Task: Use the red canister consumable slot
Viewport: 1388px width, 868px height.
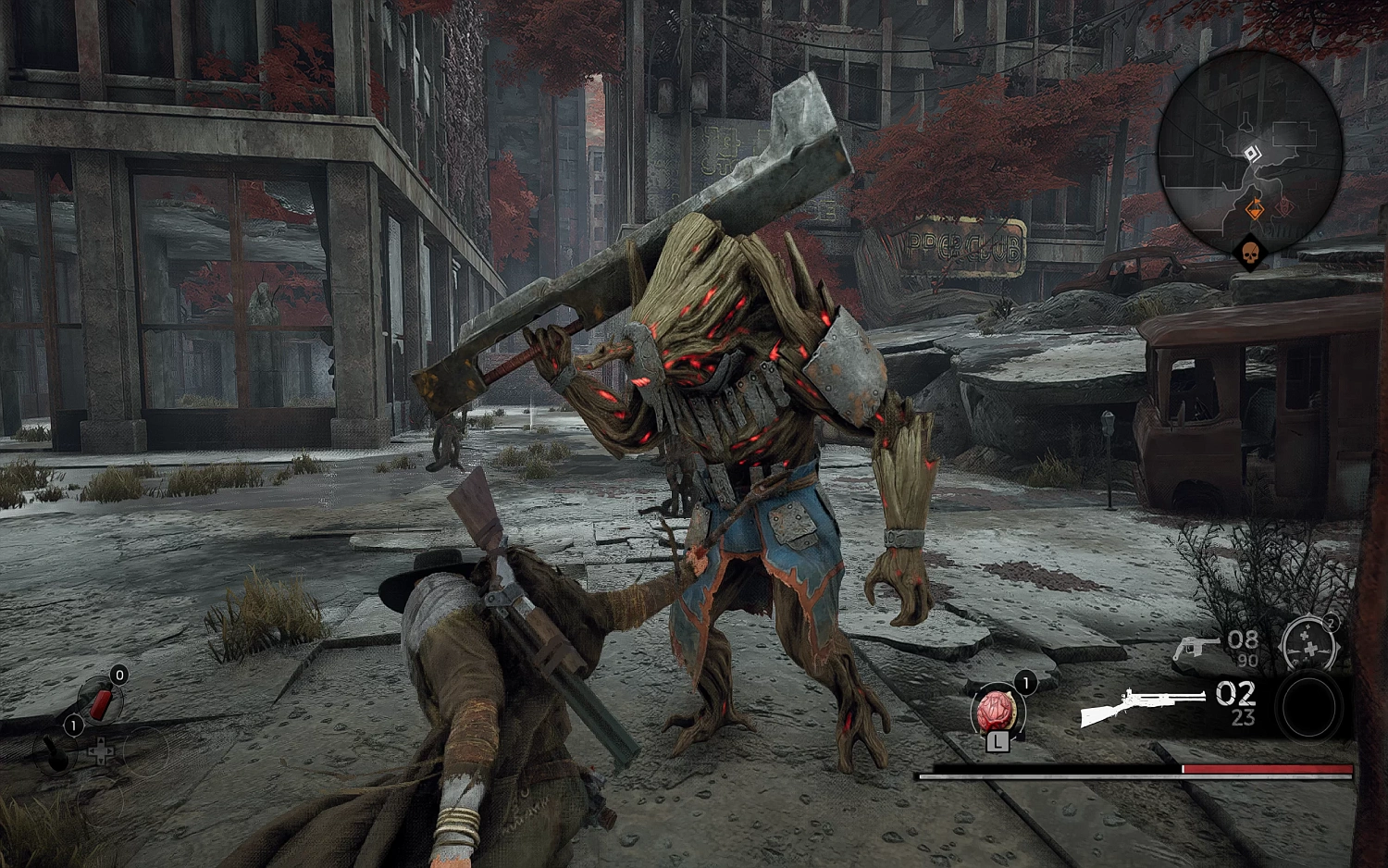Action: tap(100, 703)
